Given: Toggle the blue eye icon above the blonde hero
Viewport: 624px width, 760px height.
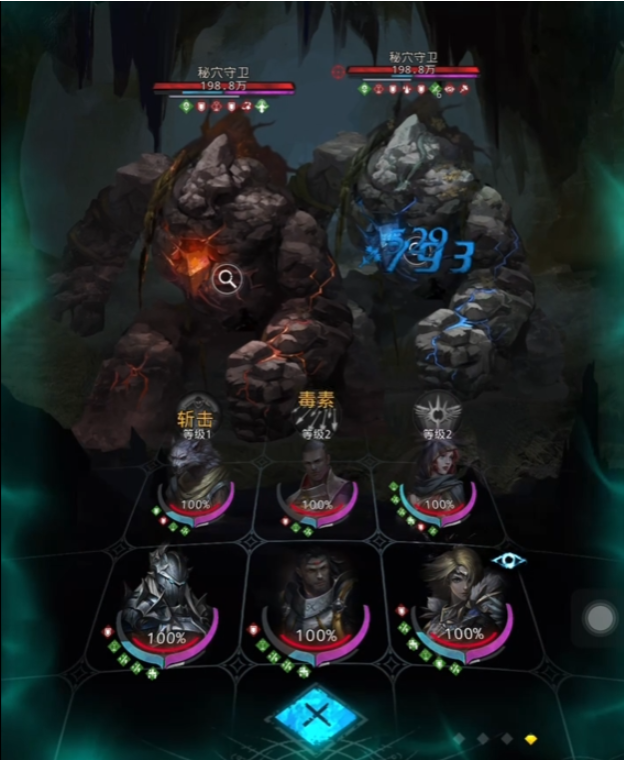Looking at the screenshot, I should tap(508, 560).
